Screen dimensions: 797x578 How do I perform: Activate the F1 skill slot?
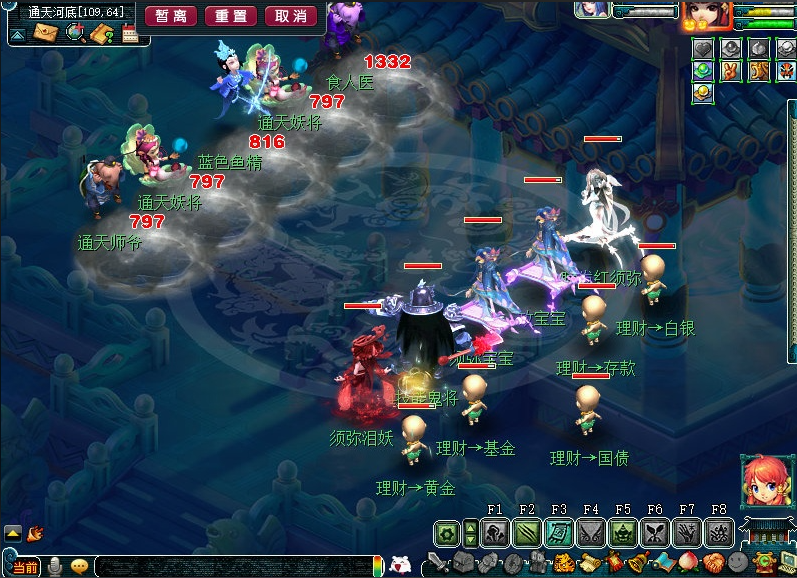click(494, 534)
